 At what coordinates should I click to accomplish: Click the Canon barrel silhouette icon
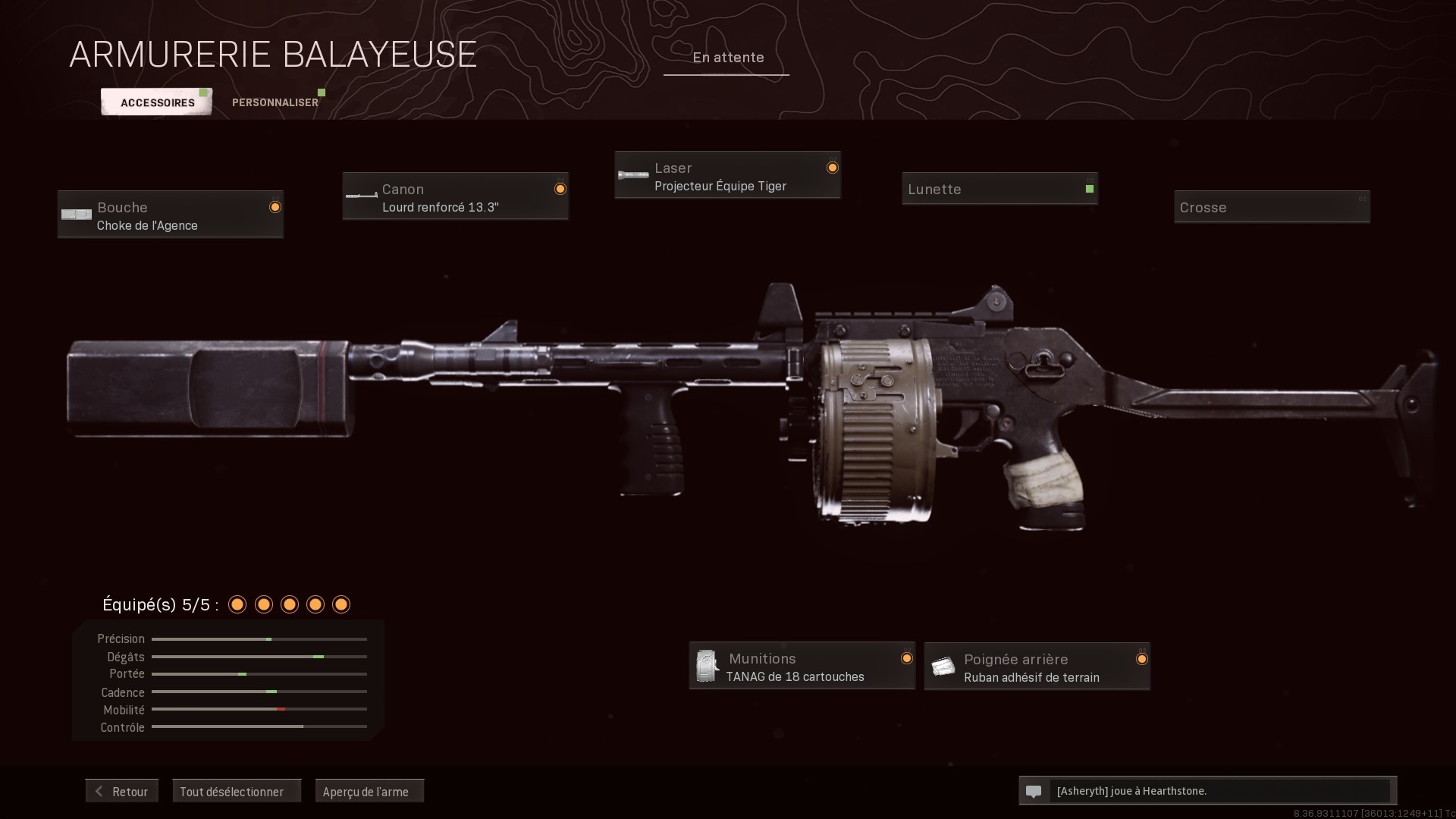click(360, 196)
